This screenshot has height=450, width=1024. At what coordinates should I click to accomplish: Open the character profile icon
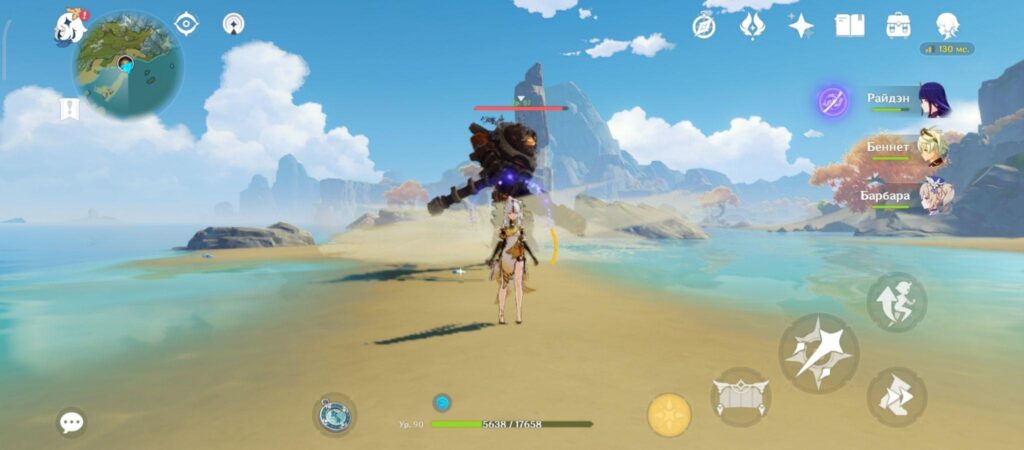947,26
